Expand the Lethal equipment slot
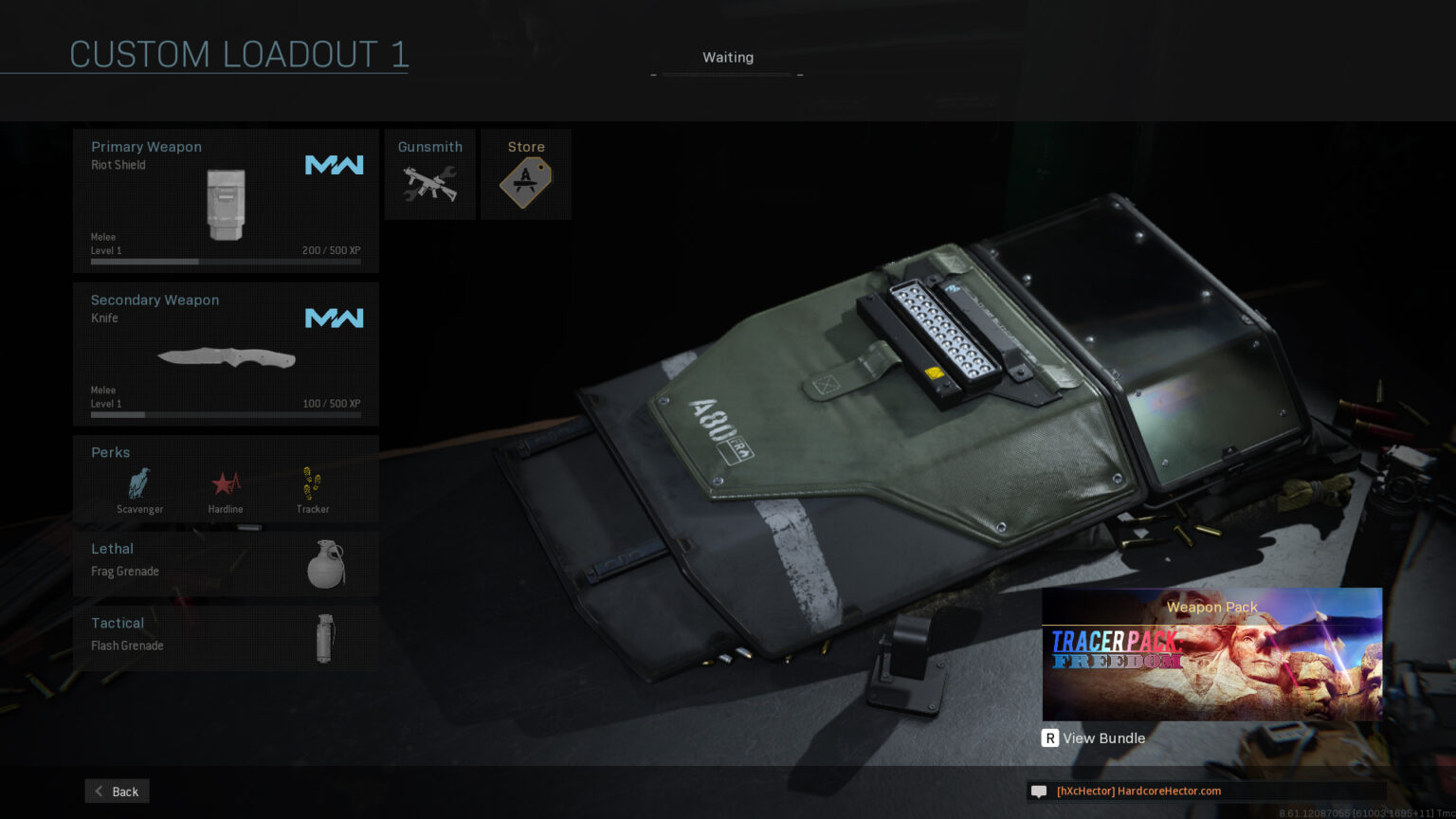This screenshot has width=1456, height=819. point(225,561)
